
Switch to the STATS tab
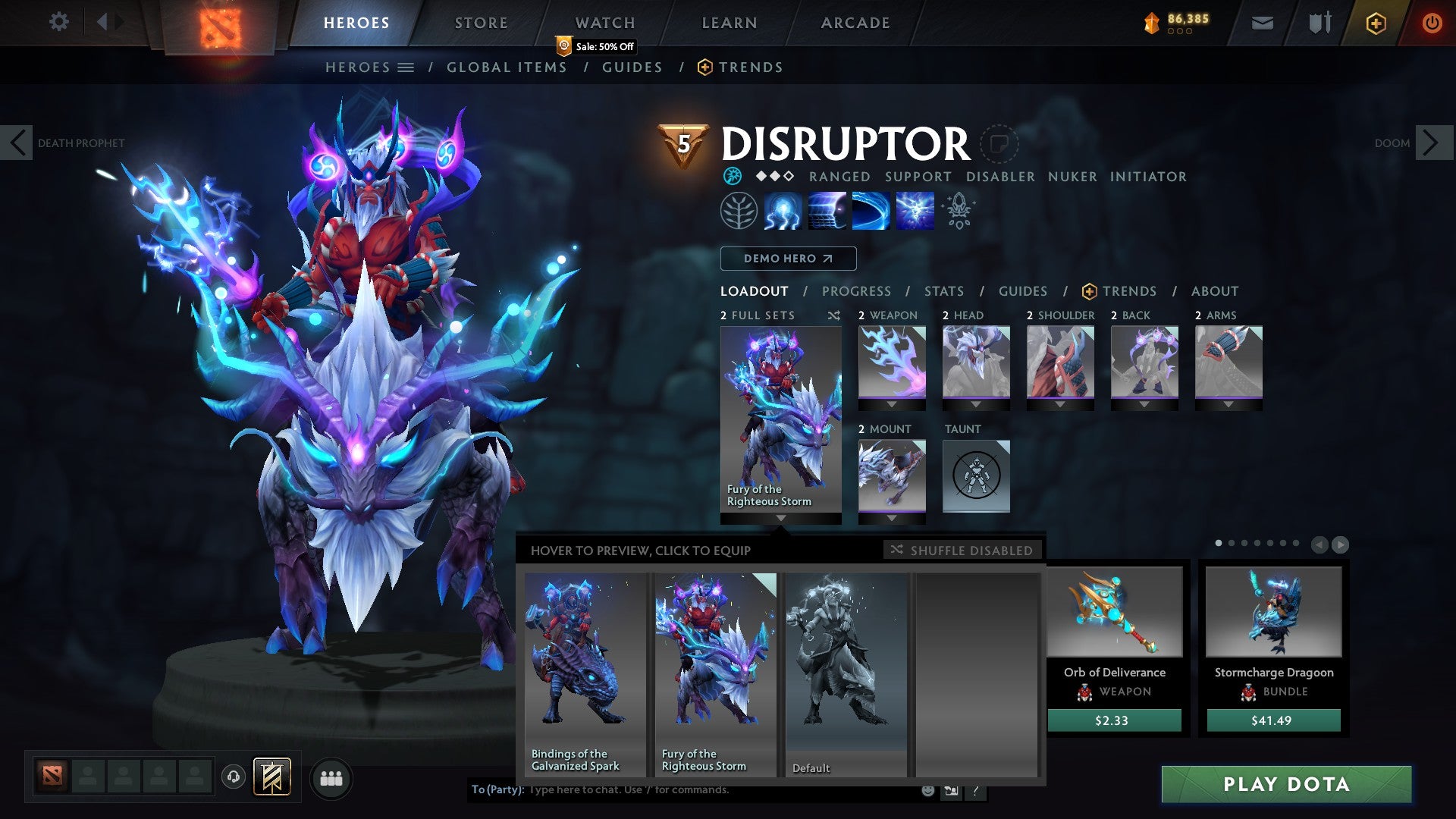[943, 290]
